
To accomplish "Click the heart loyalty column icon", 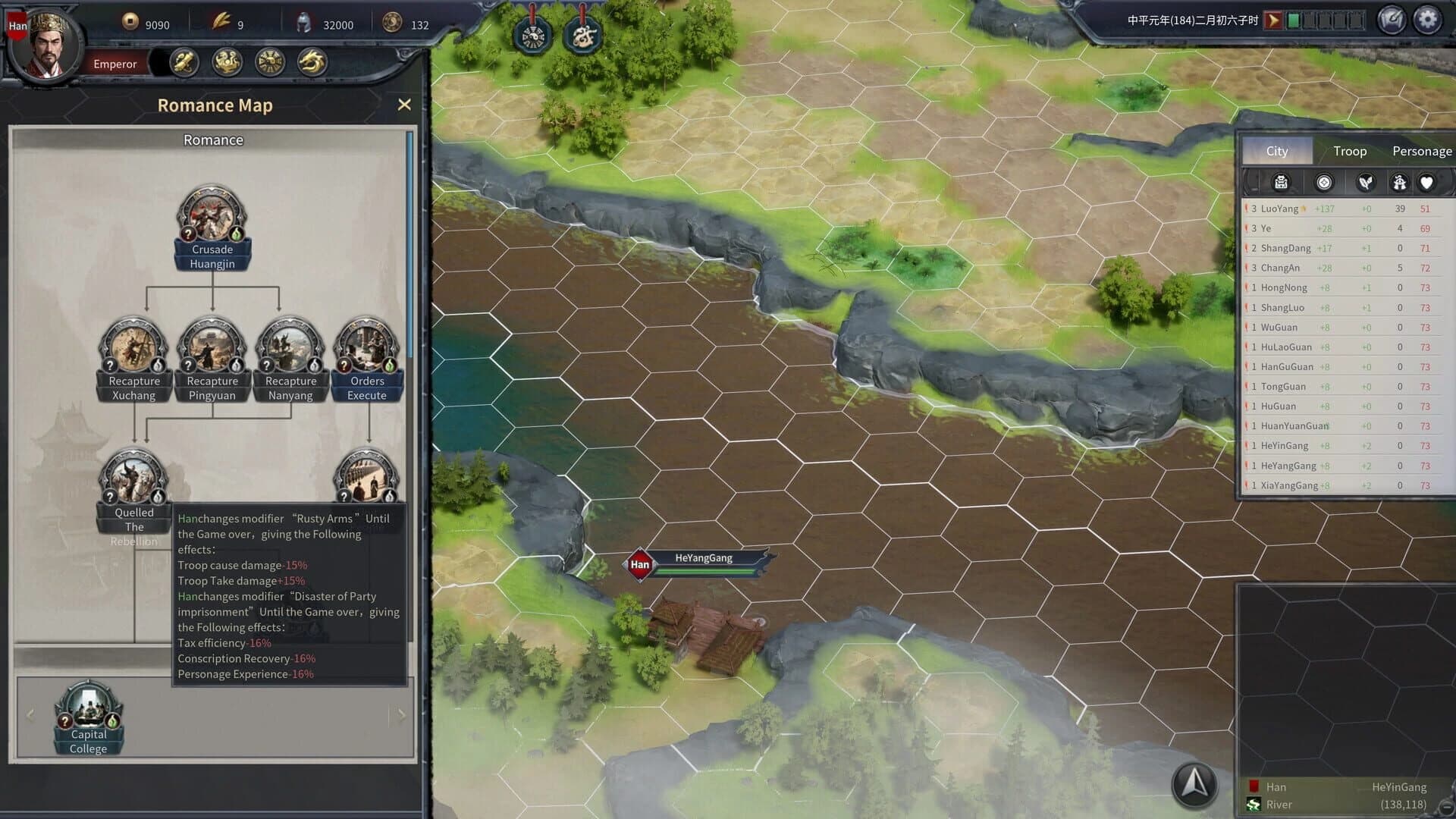I will 1428,182.
